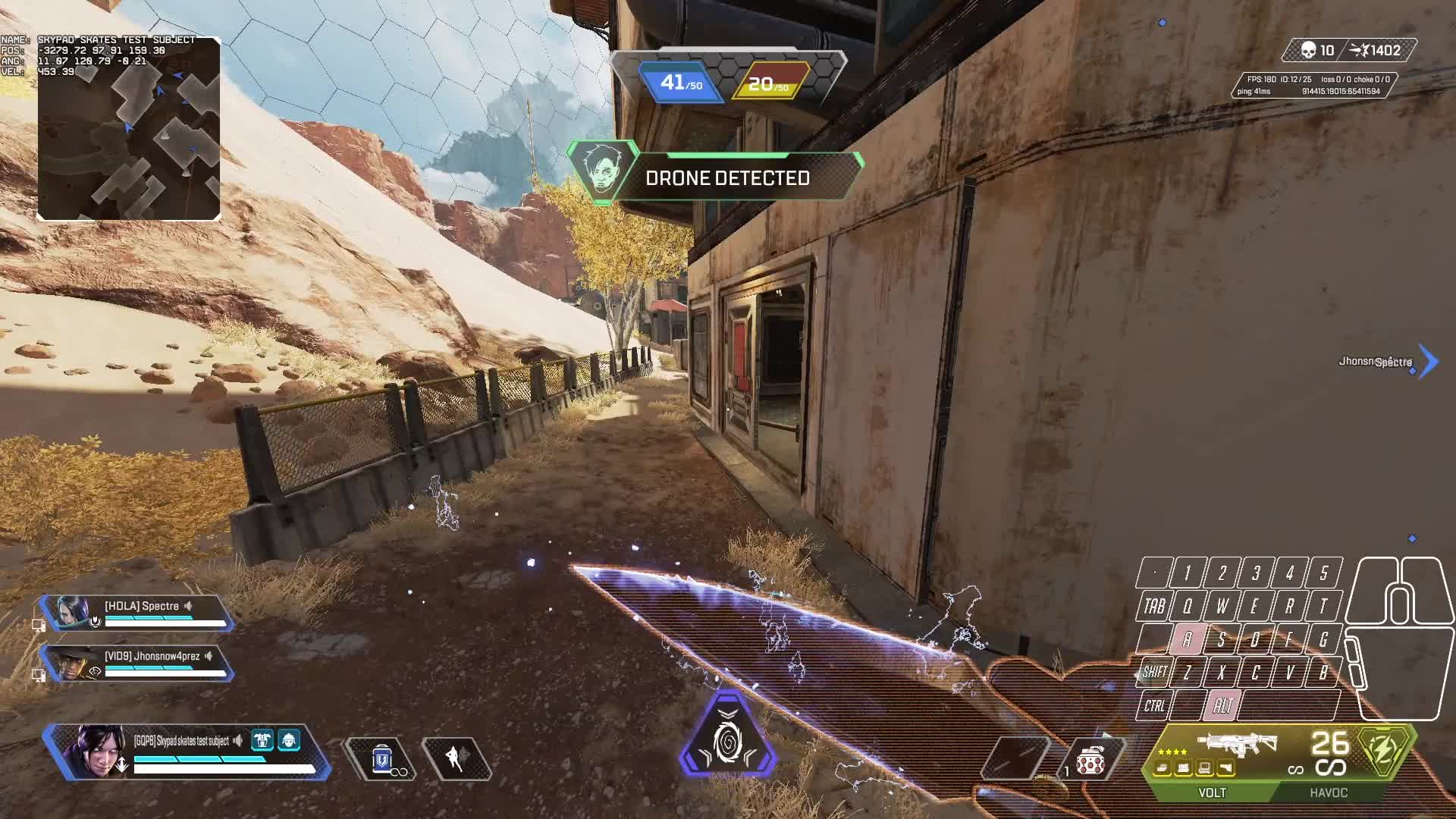Image resolution: width=1456 pixels, height=819 pixels.
Task: Switch to the VOLT weapon tab
Action: [x=1212, y=792]
